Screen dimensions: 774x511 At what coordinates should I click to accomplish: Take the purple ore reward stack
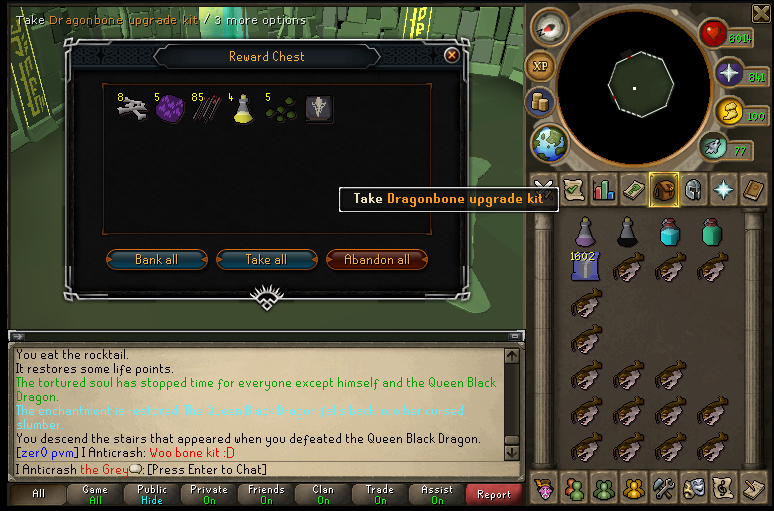[168, 108]
